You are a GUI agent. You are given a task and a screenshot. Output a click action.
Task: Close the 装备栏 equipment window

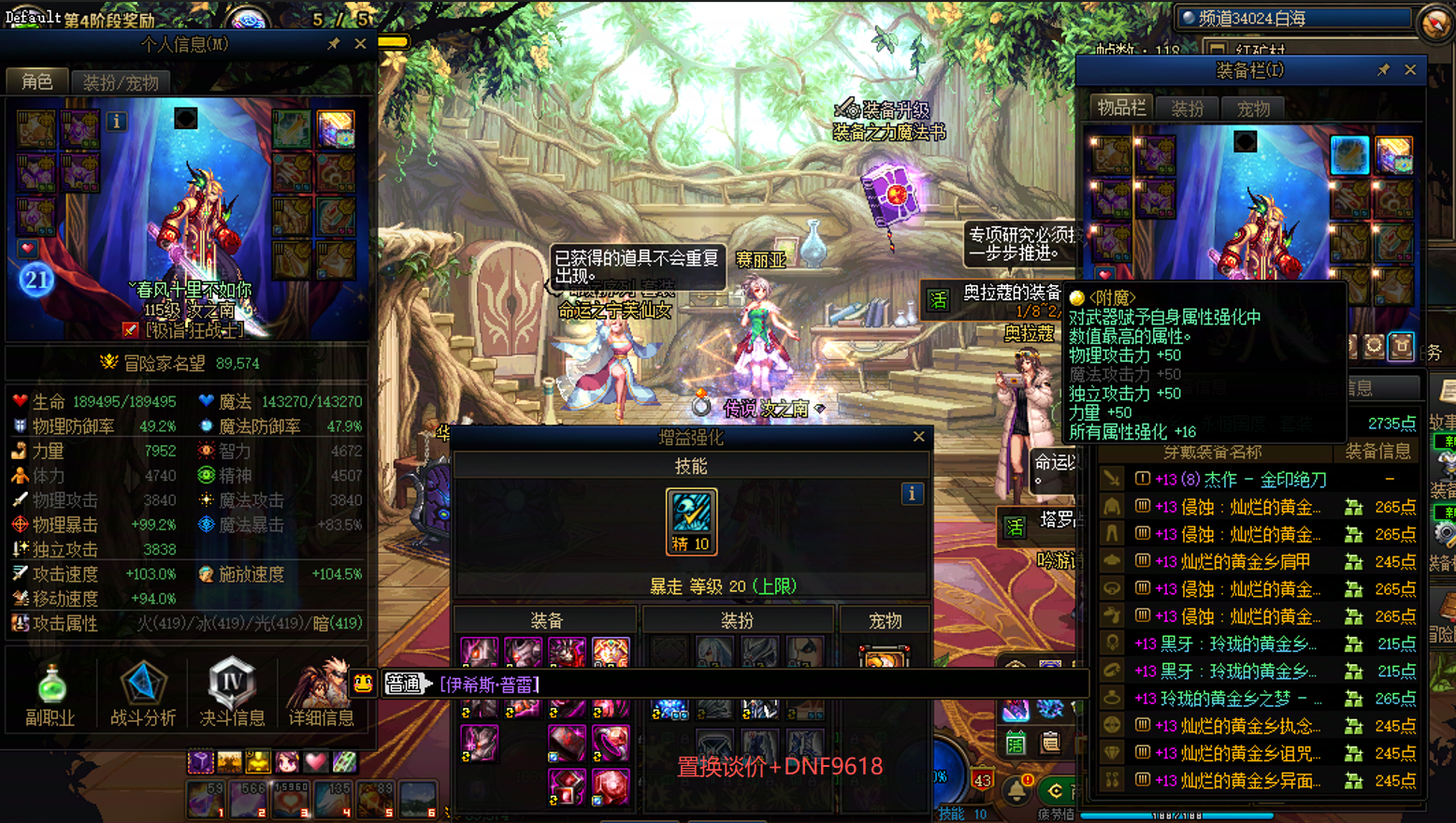pyautogui.click(x=1410, y=70)
